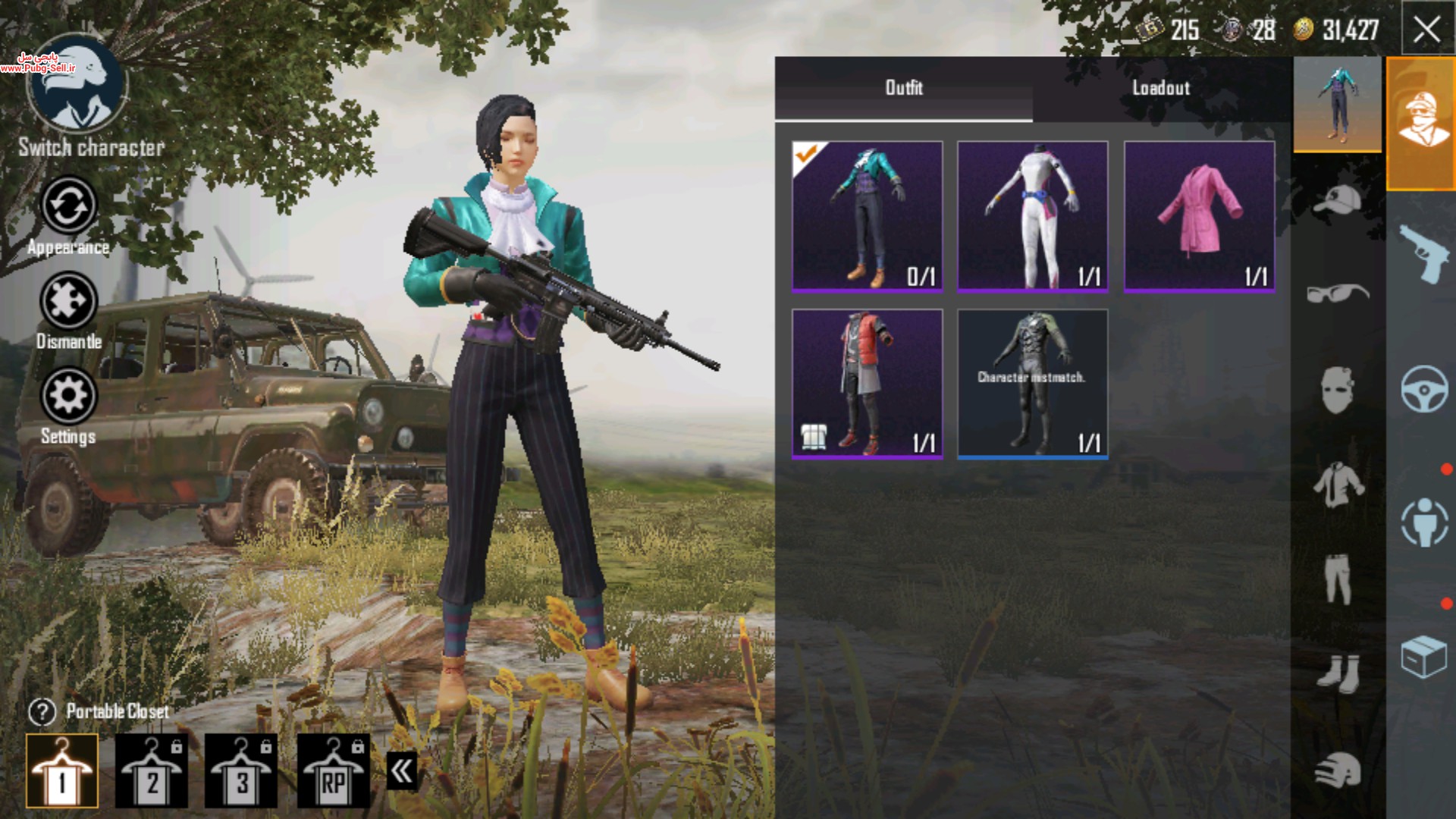Choose the white bodysuit outfit
Image resolution: width=1456 pixels, height=819 pixels.
[1032, 216]
